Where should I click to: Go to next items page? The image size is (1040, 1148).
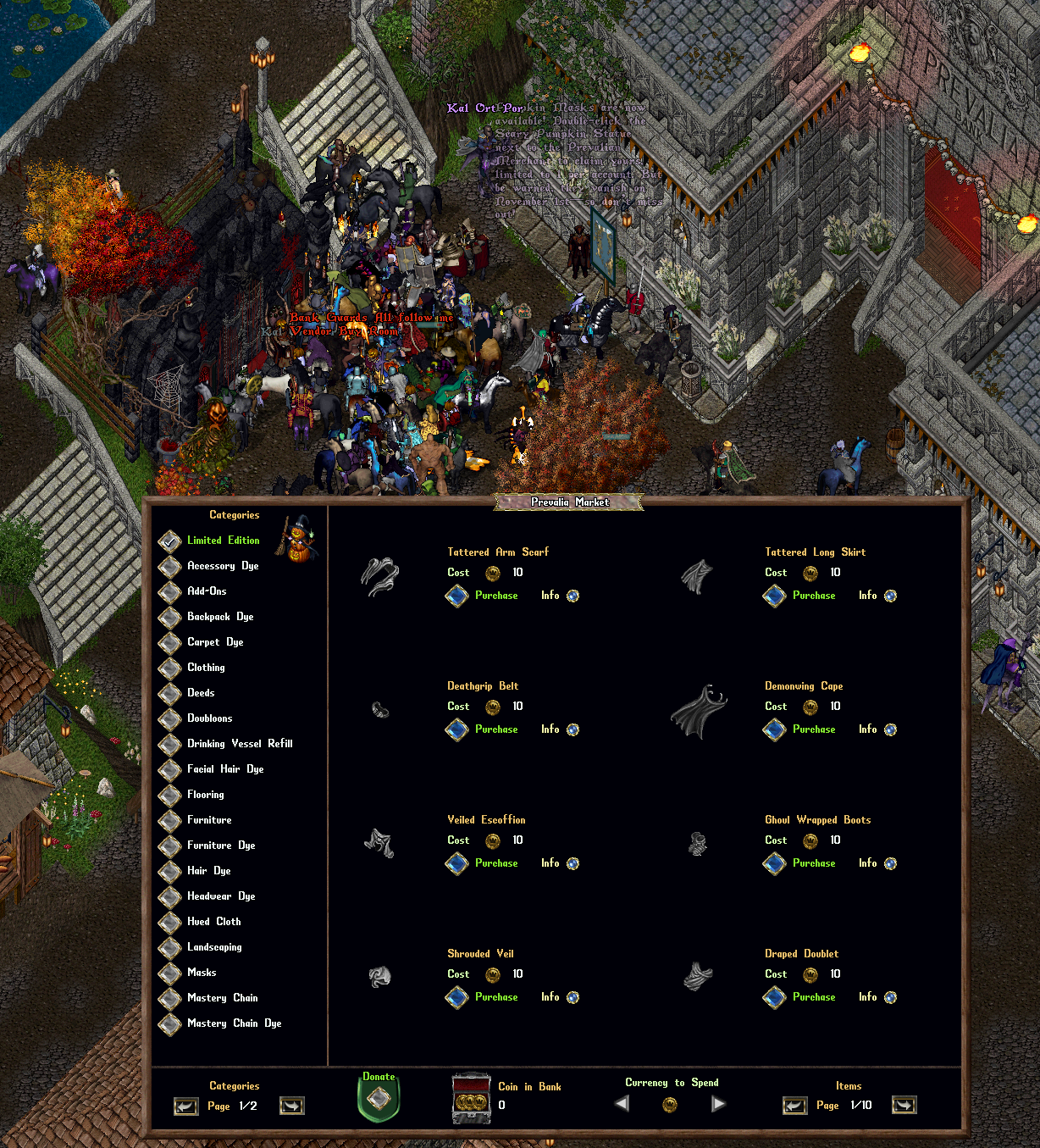point(904,1105)
